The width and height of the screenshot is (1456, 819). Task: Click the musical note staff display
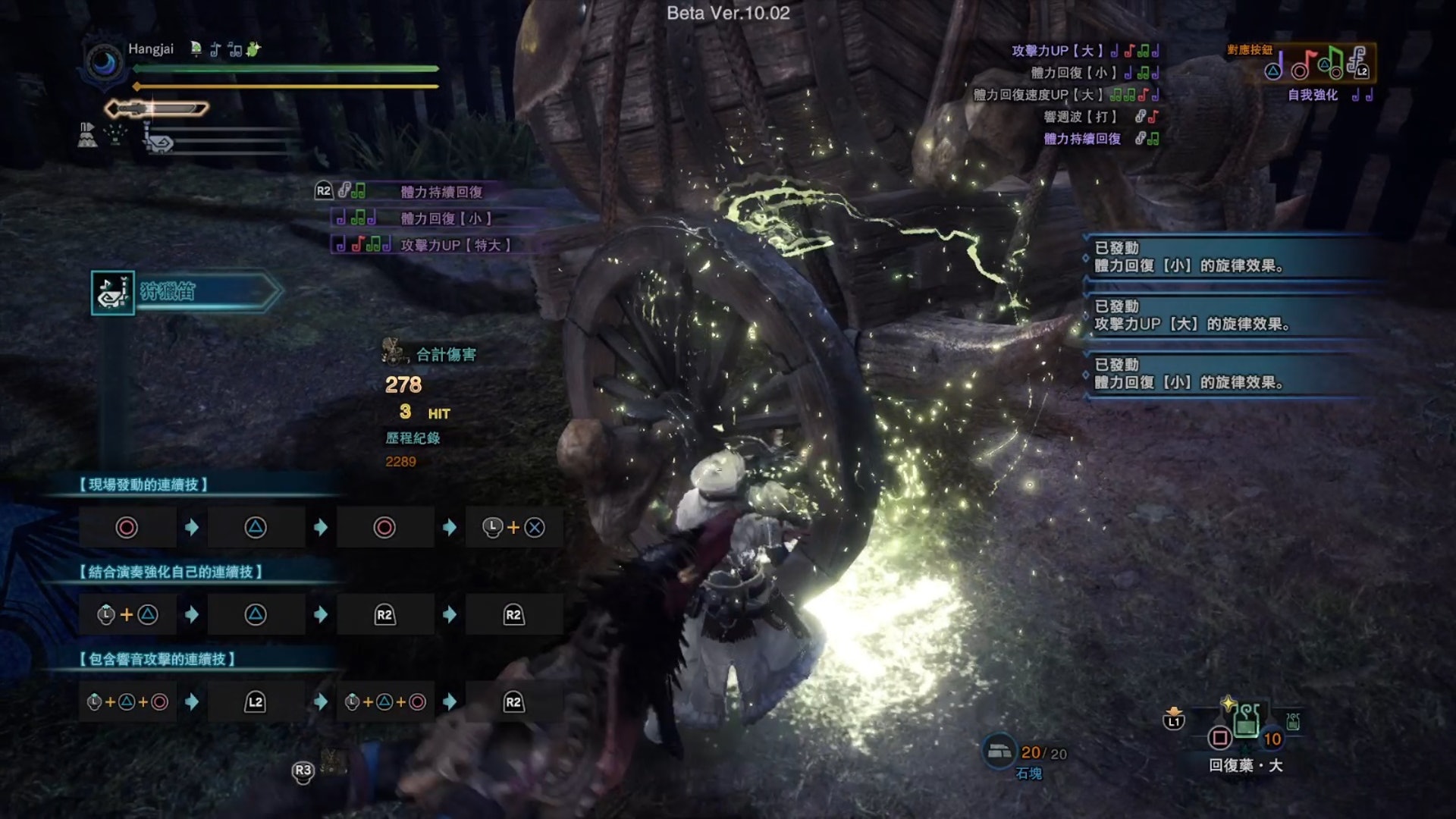point(1318,64)
